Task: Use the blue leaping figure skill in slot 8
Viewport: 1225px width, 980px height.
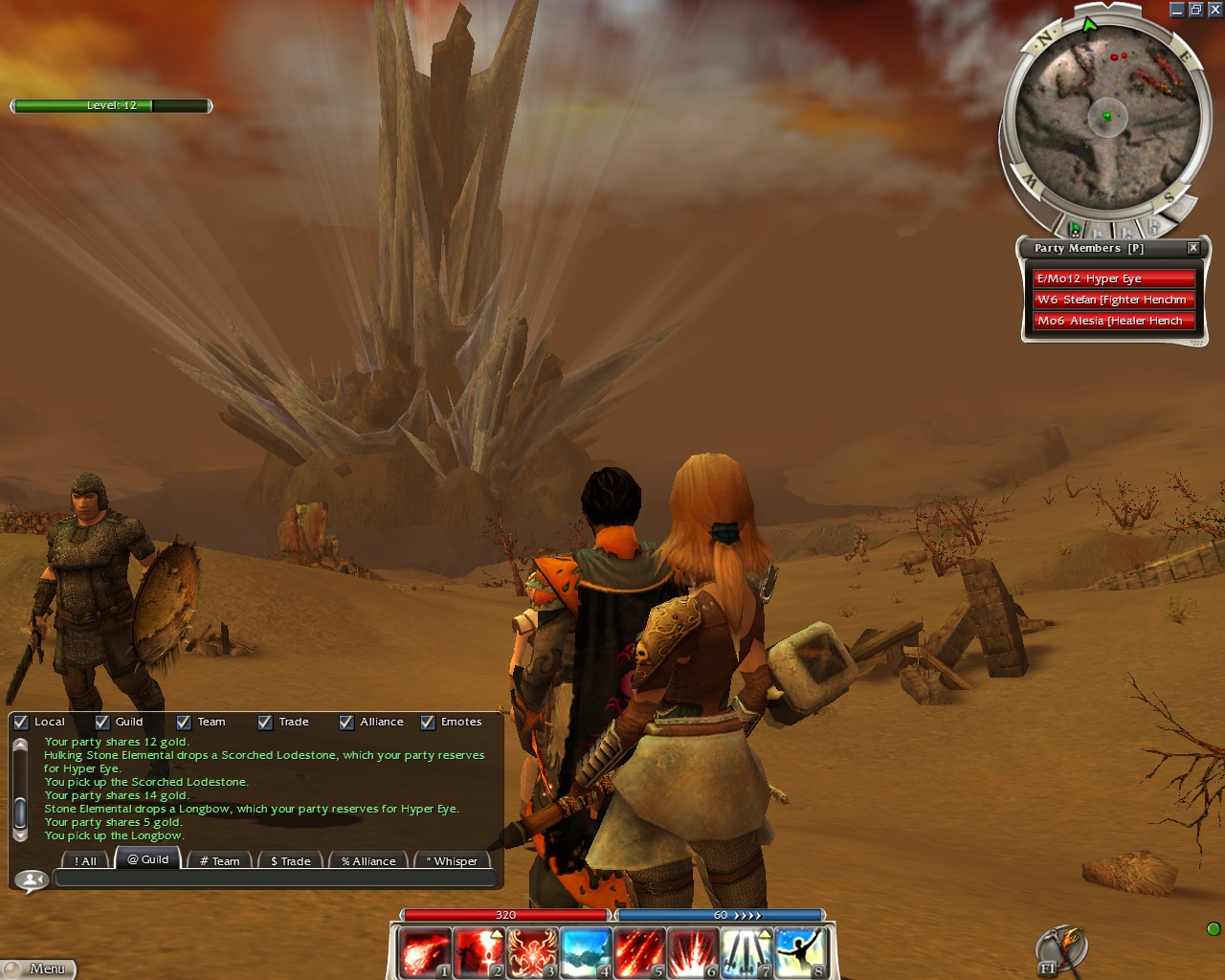Action: [x=799, y=952]
